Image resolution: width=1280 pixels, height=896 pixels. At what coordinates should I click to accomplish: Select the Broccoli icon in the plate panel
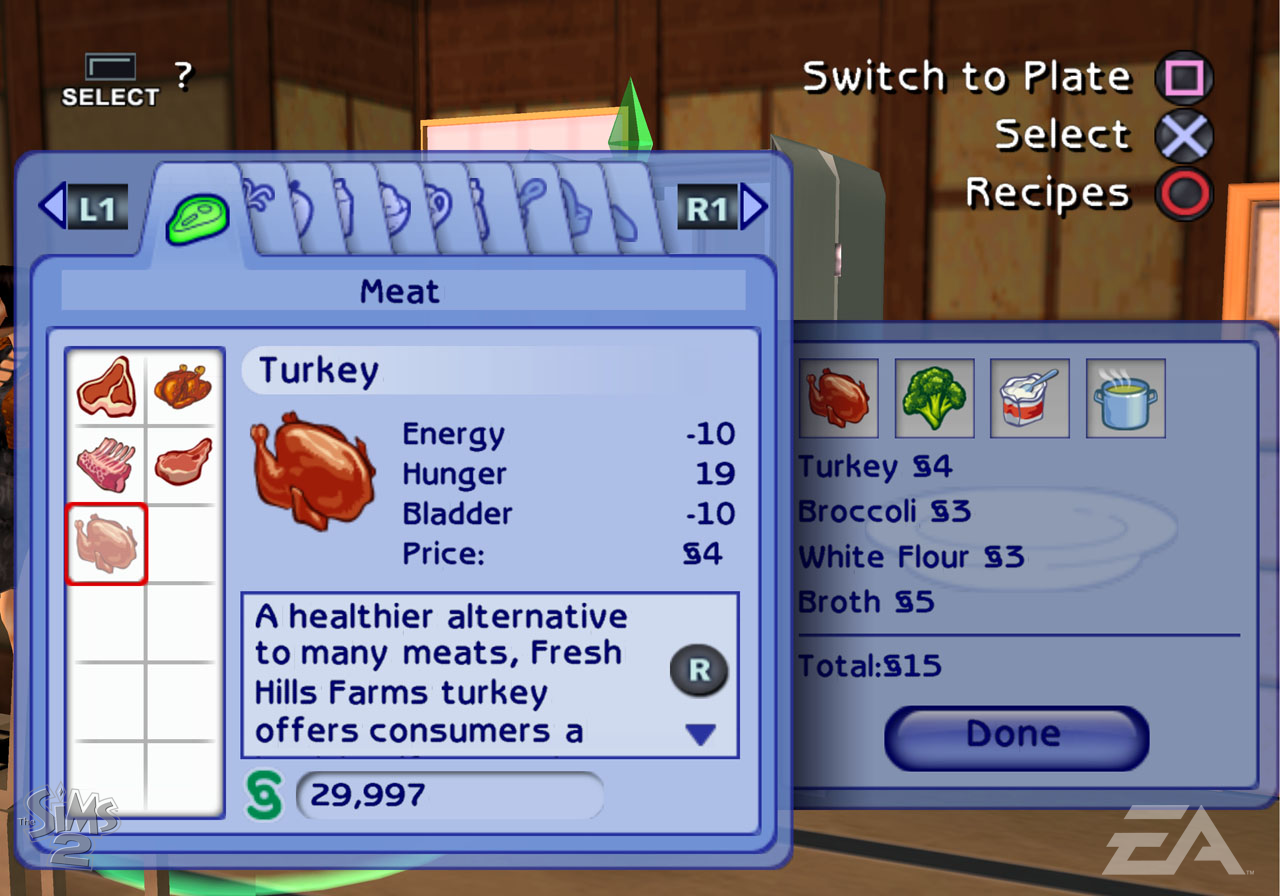pyautogui.click(x=934, y=399)
